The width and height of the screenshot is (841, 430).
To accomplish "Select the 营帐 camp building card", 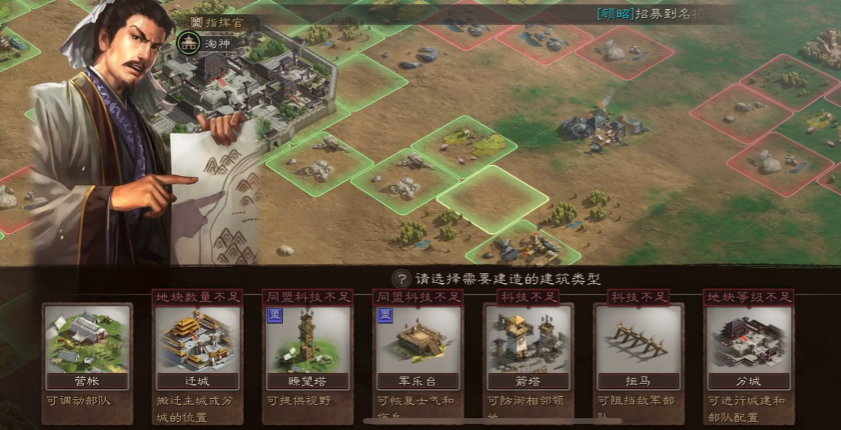I will (87, 346).
